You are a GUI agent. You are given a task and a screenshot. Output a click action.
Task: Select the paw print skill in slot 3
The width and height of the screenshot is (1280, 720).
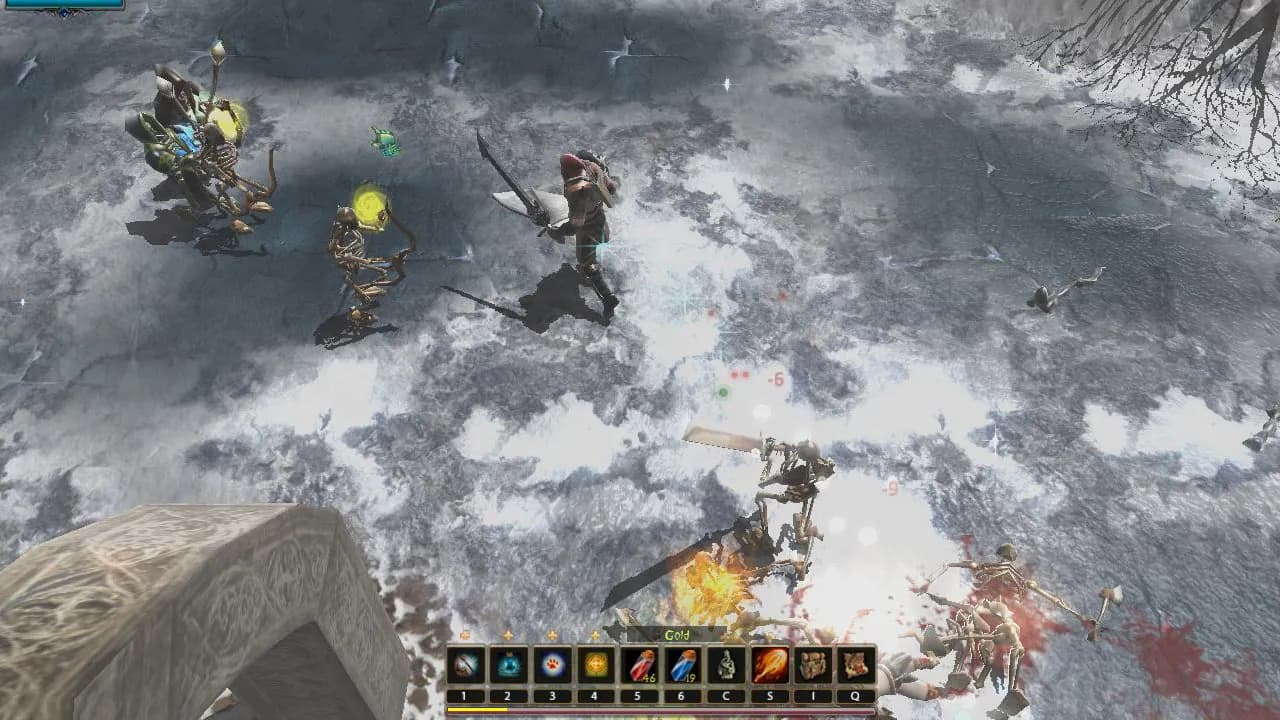[550, 665]
